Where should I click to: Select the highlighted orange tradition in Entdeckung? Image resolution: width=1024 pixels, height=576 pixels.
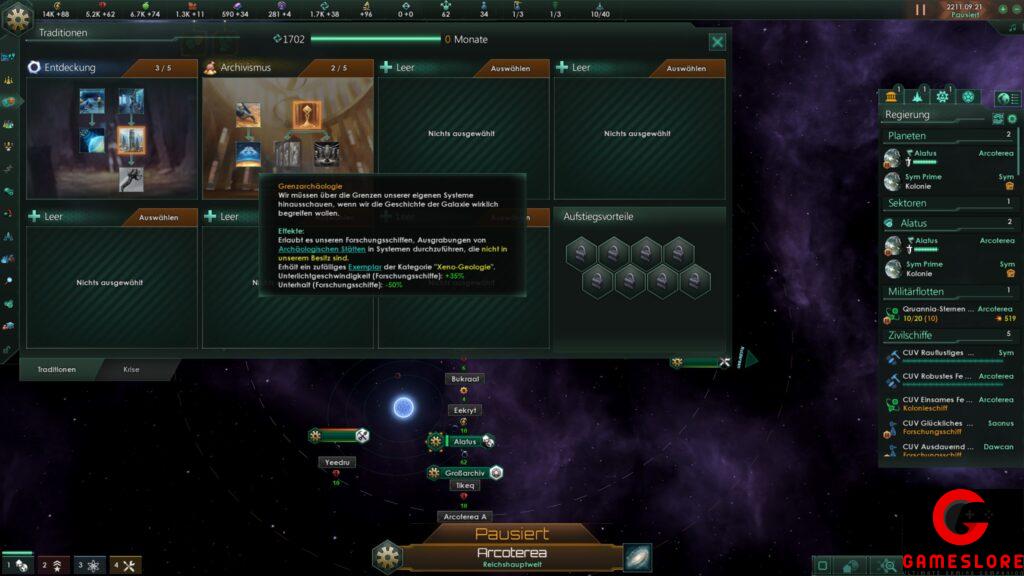(131, 140)
